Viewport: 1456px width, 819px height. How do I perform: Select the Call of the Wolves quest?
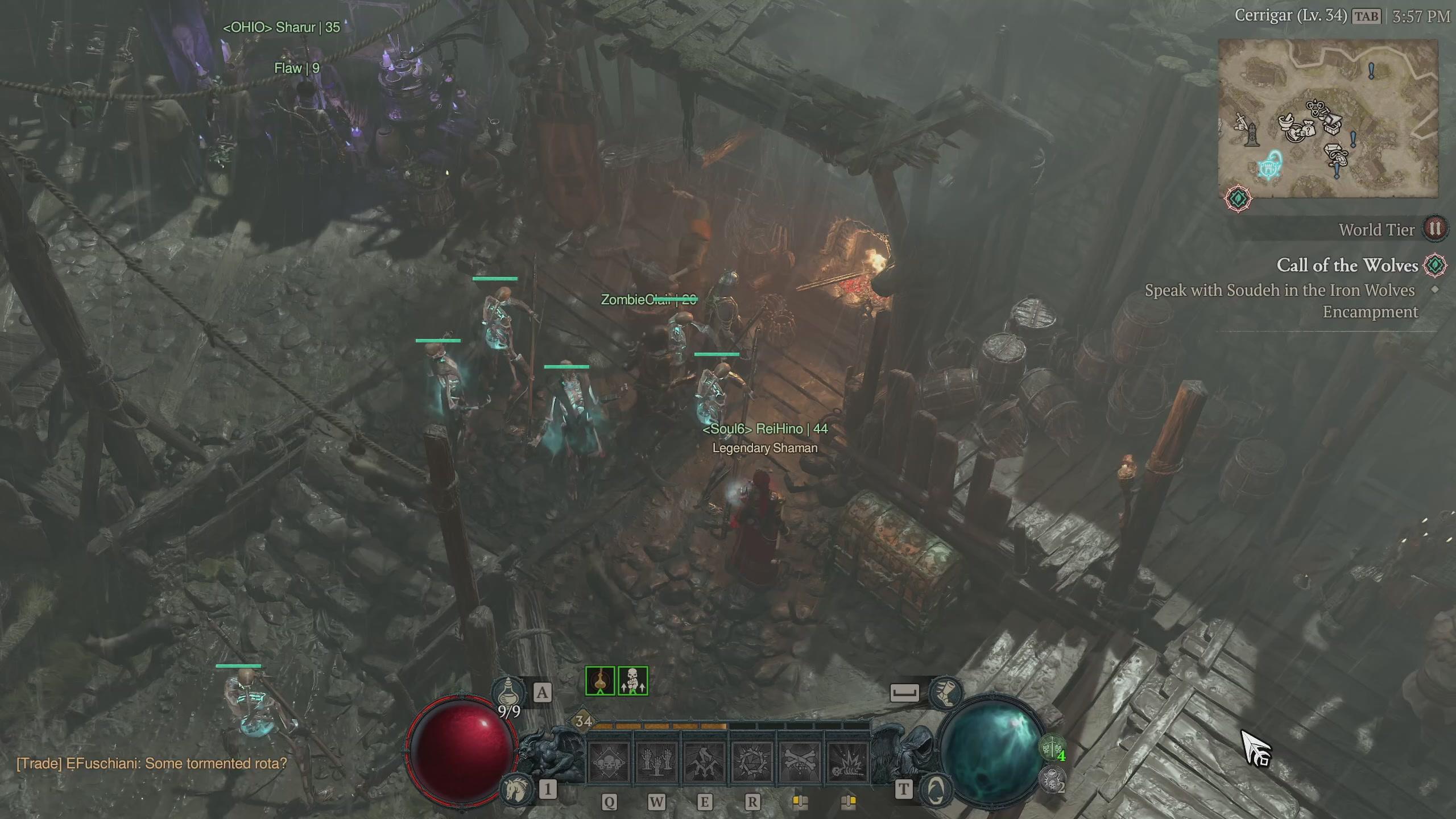tap(1347, 266)
